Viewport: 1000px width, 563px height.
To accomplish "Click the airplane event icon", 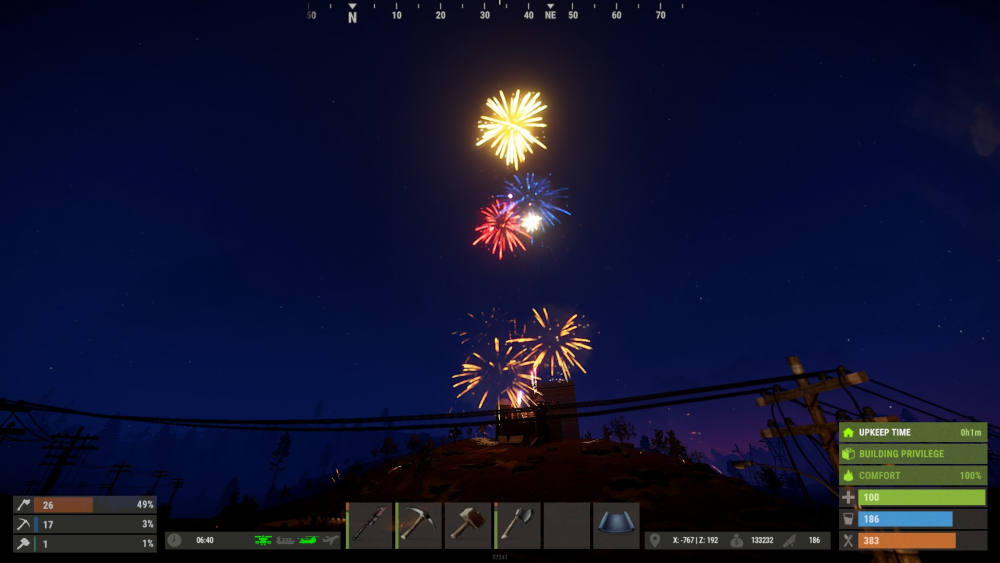I will (331, 540).
